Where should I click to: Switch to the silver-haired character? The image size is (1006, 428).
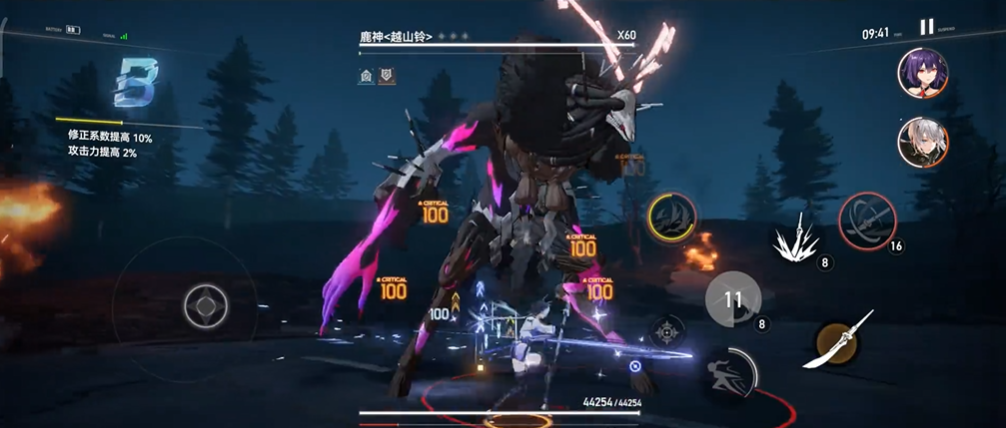tap(922, 142)
